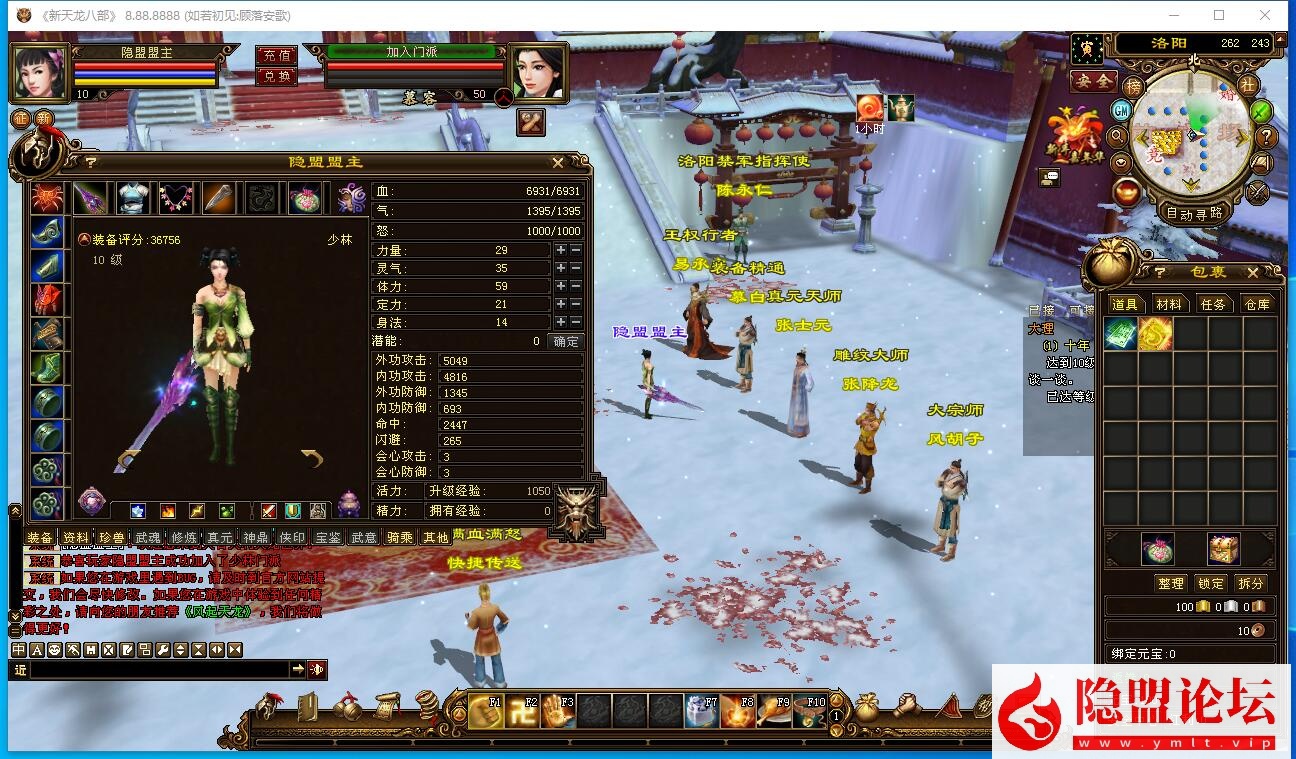
Task: Confirm attribute points with 确定 button
Action: point(566,341)
